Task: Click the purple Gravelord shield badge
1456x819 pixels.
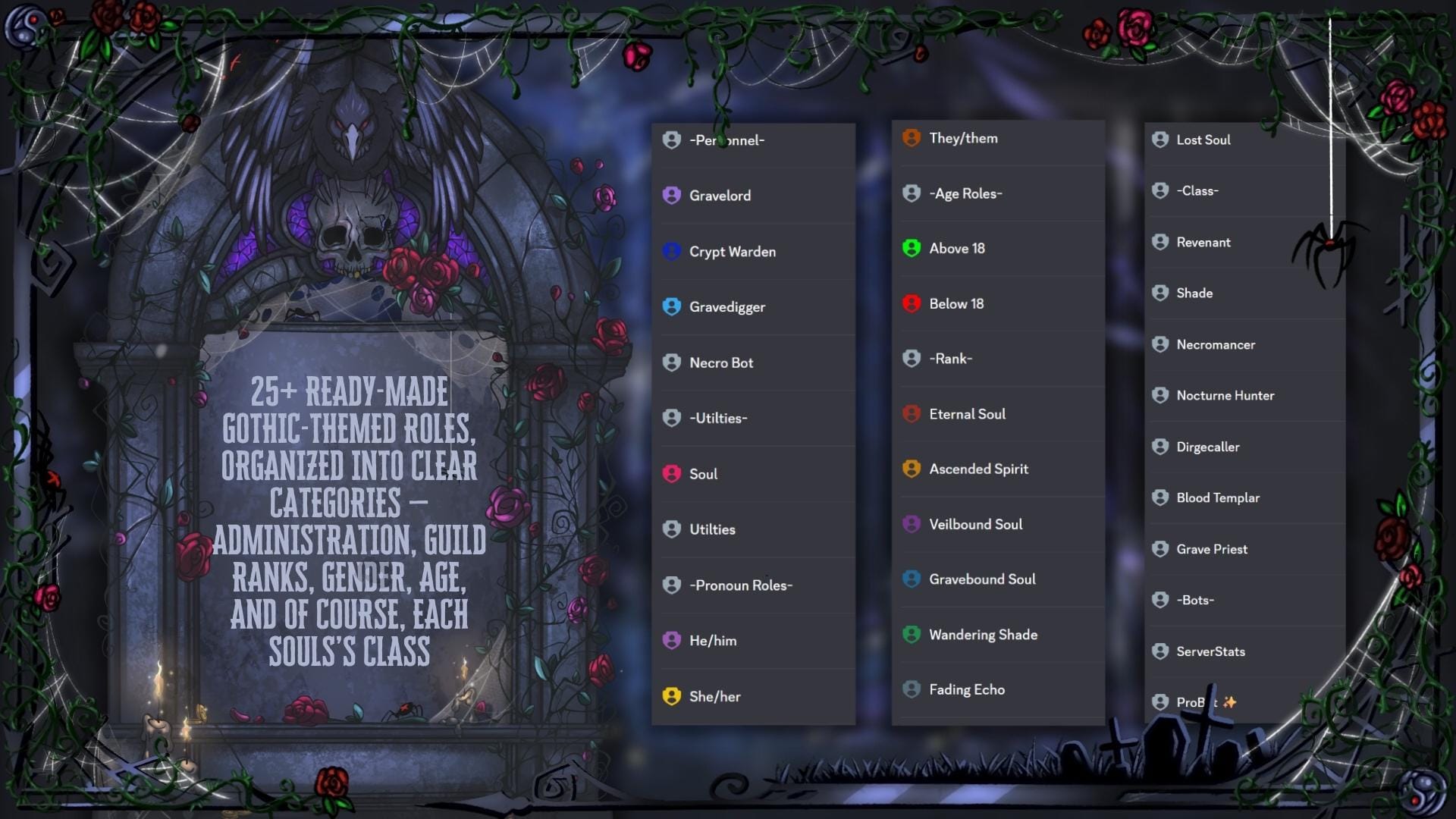Action: tap(672, 196)
